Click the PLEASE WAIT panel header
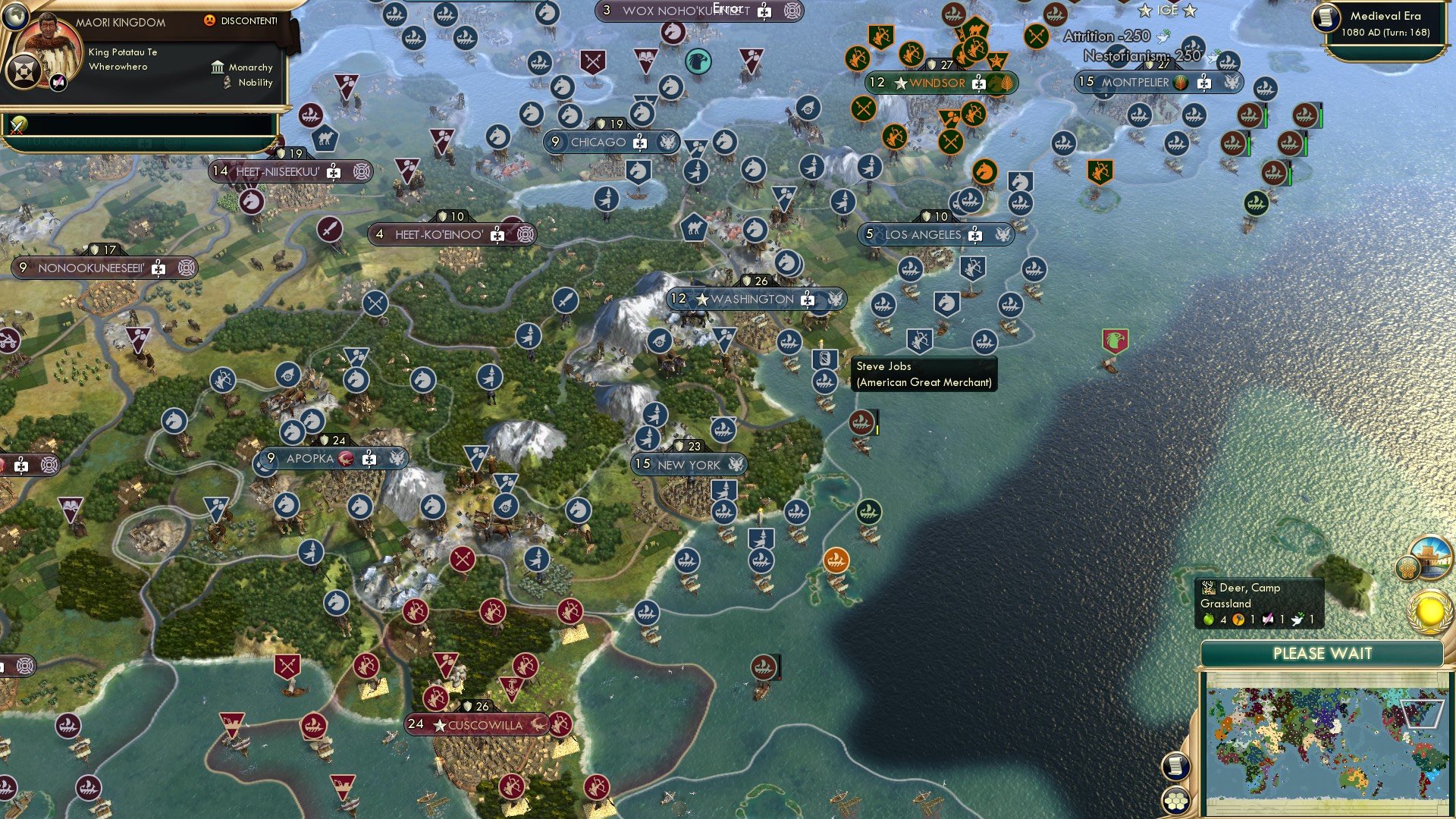1456x819 pixels. (1323, 653)
